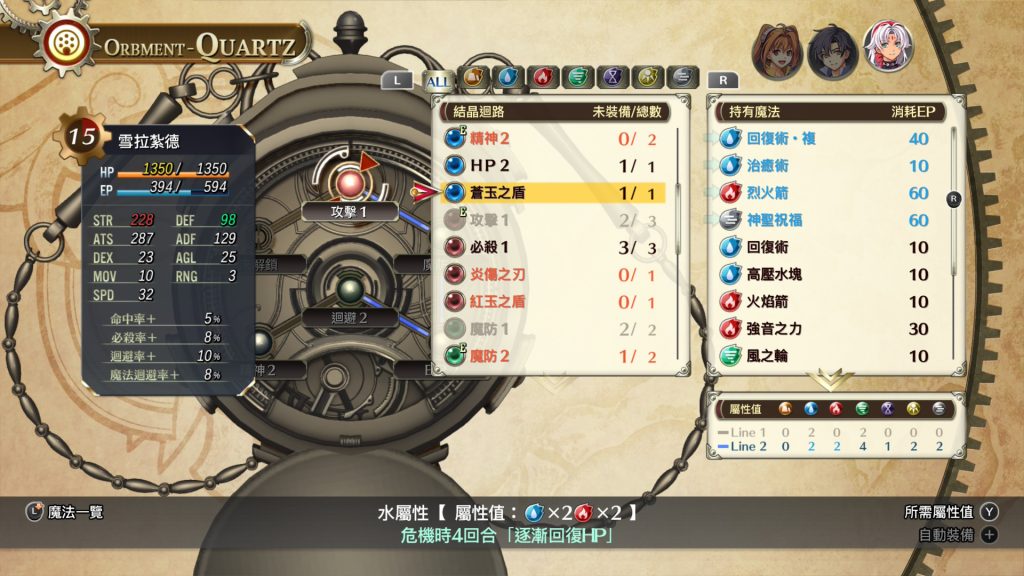Select the 迴避2 orbment slot
This screenshot has width=1024, height=576.
(349, 317)
